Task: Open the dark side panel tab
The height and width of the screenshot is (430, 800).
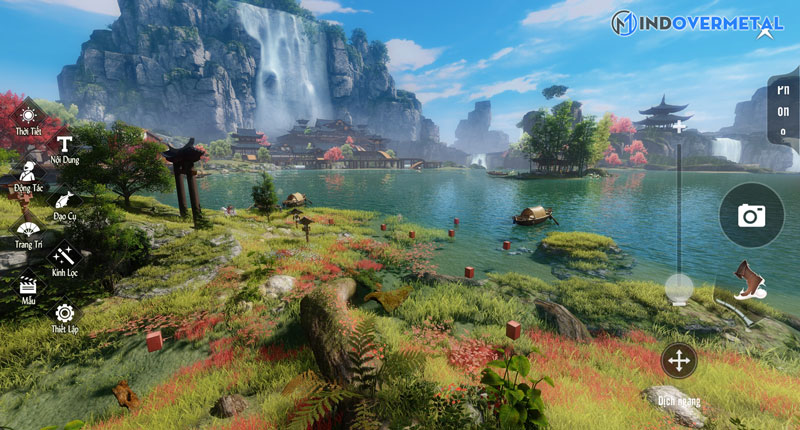Action: (783, 110)
